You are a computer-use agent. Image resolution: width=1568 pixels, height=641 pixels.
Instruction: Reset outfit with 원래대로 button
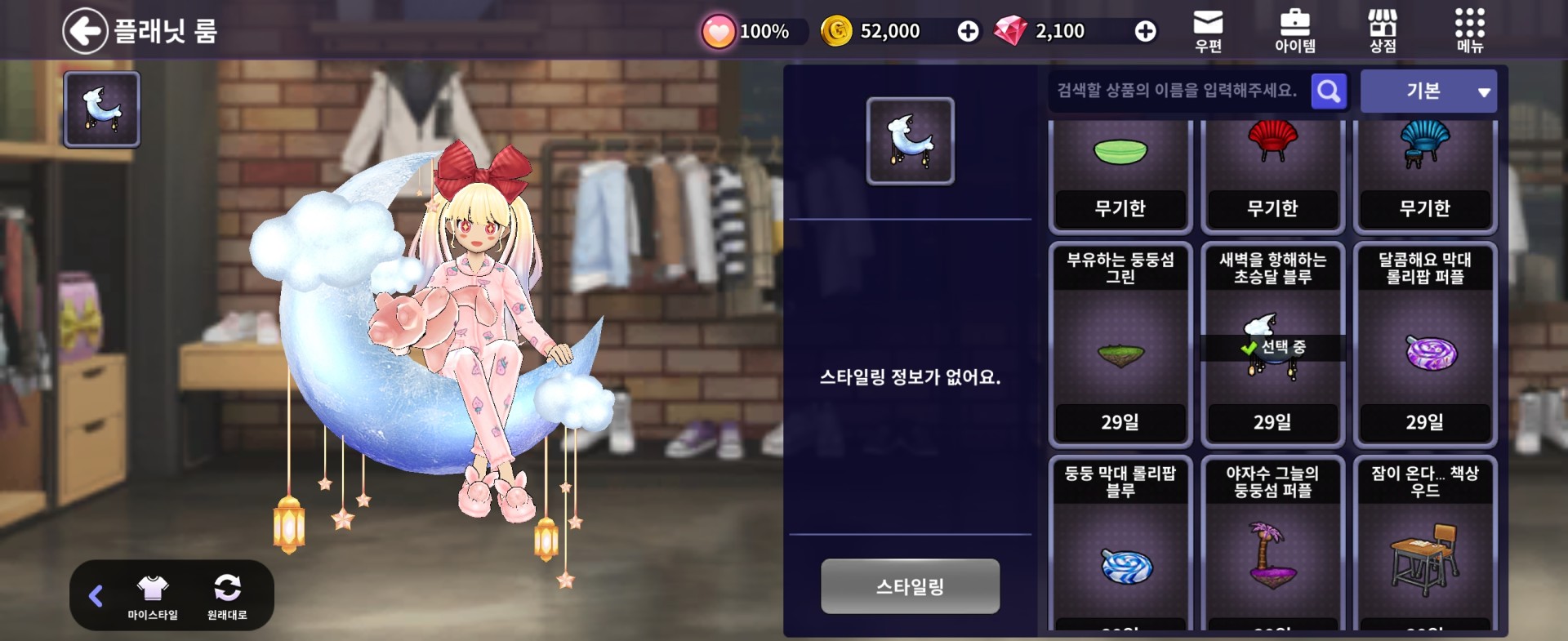pos(227,596)
